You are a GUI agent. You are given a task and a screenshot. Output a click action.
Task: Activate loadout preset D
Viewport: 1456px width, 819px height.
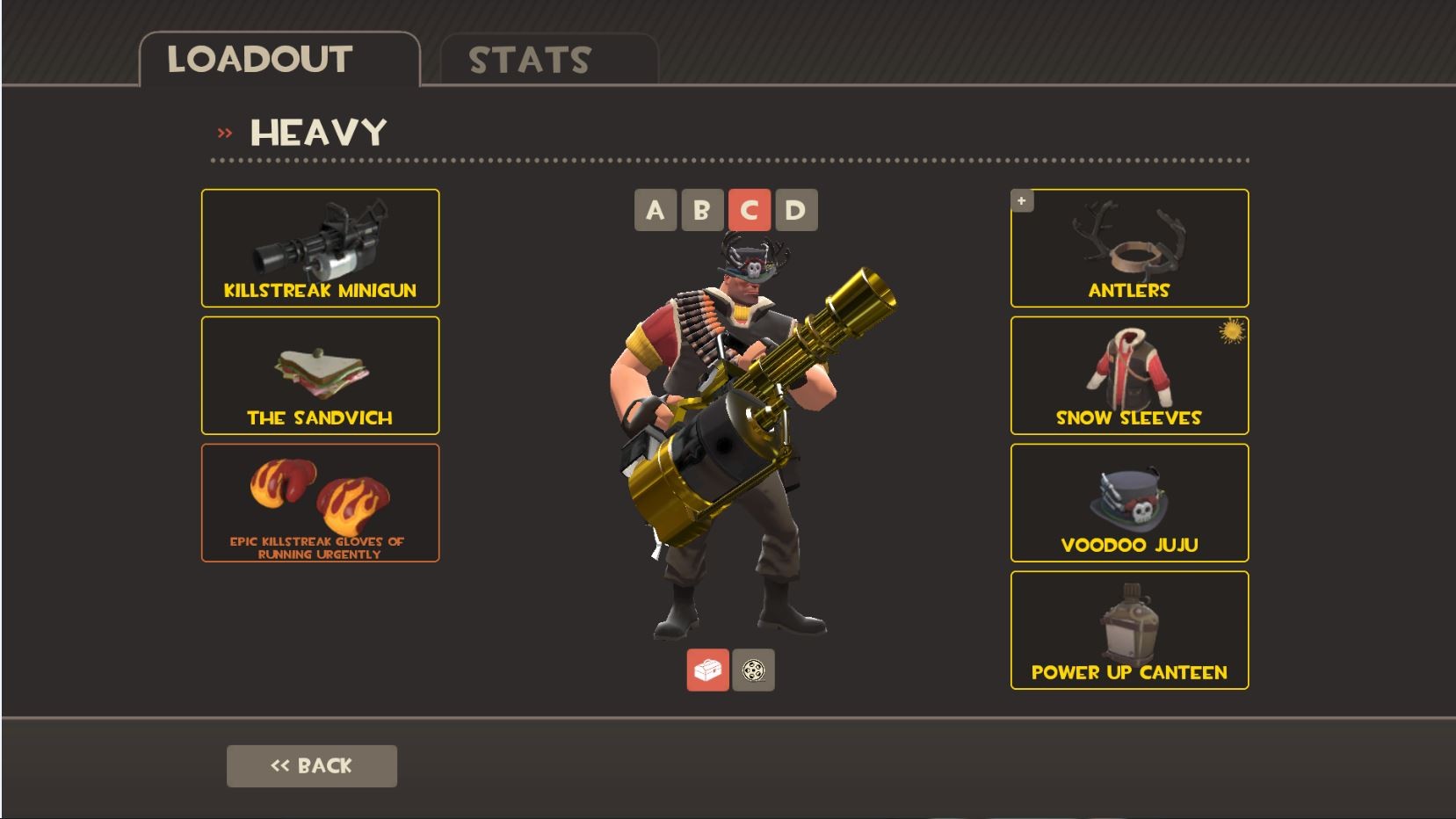796,210
